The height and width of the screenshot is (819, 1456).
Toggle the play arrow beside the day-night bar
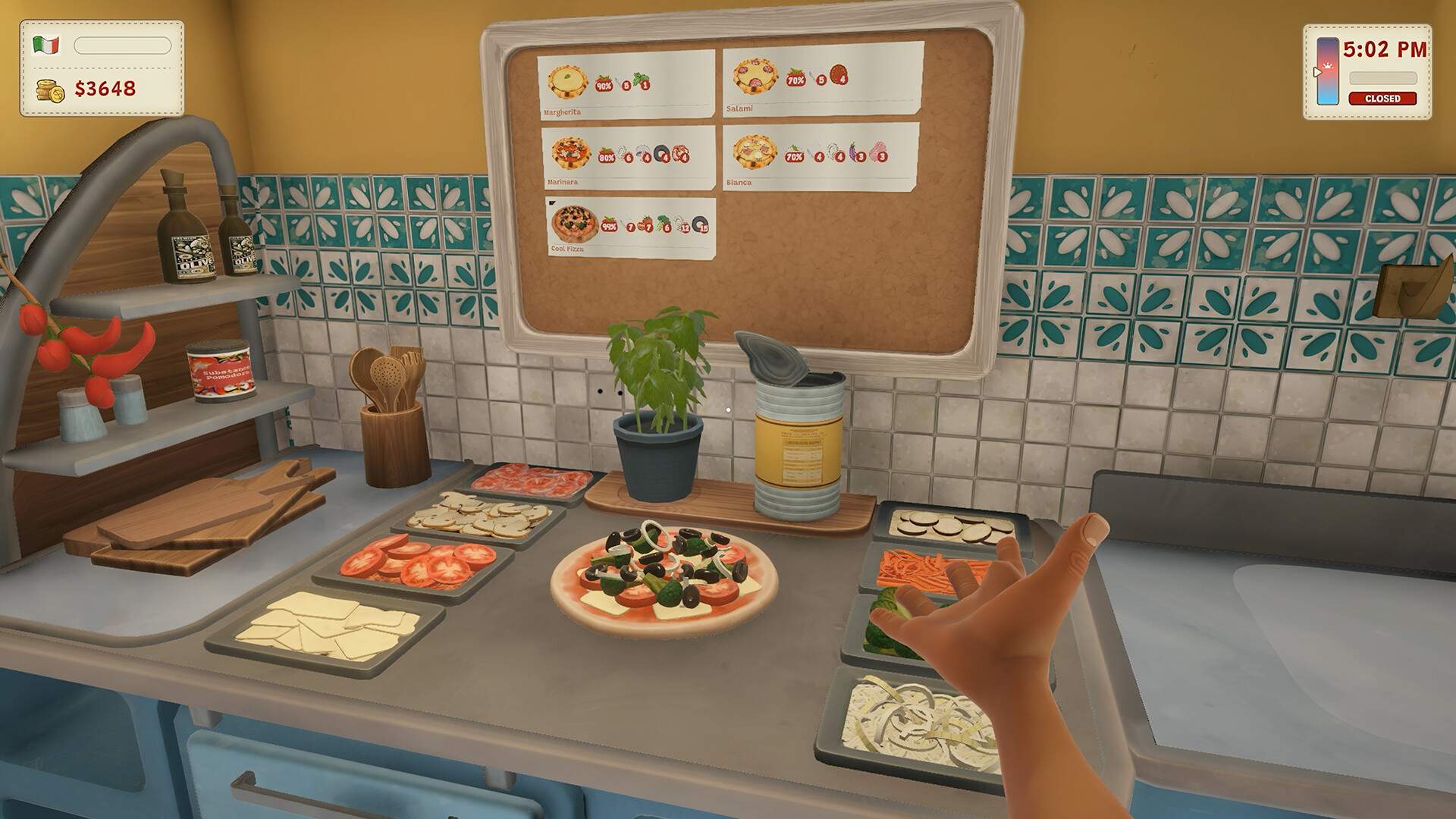1318,72
